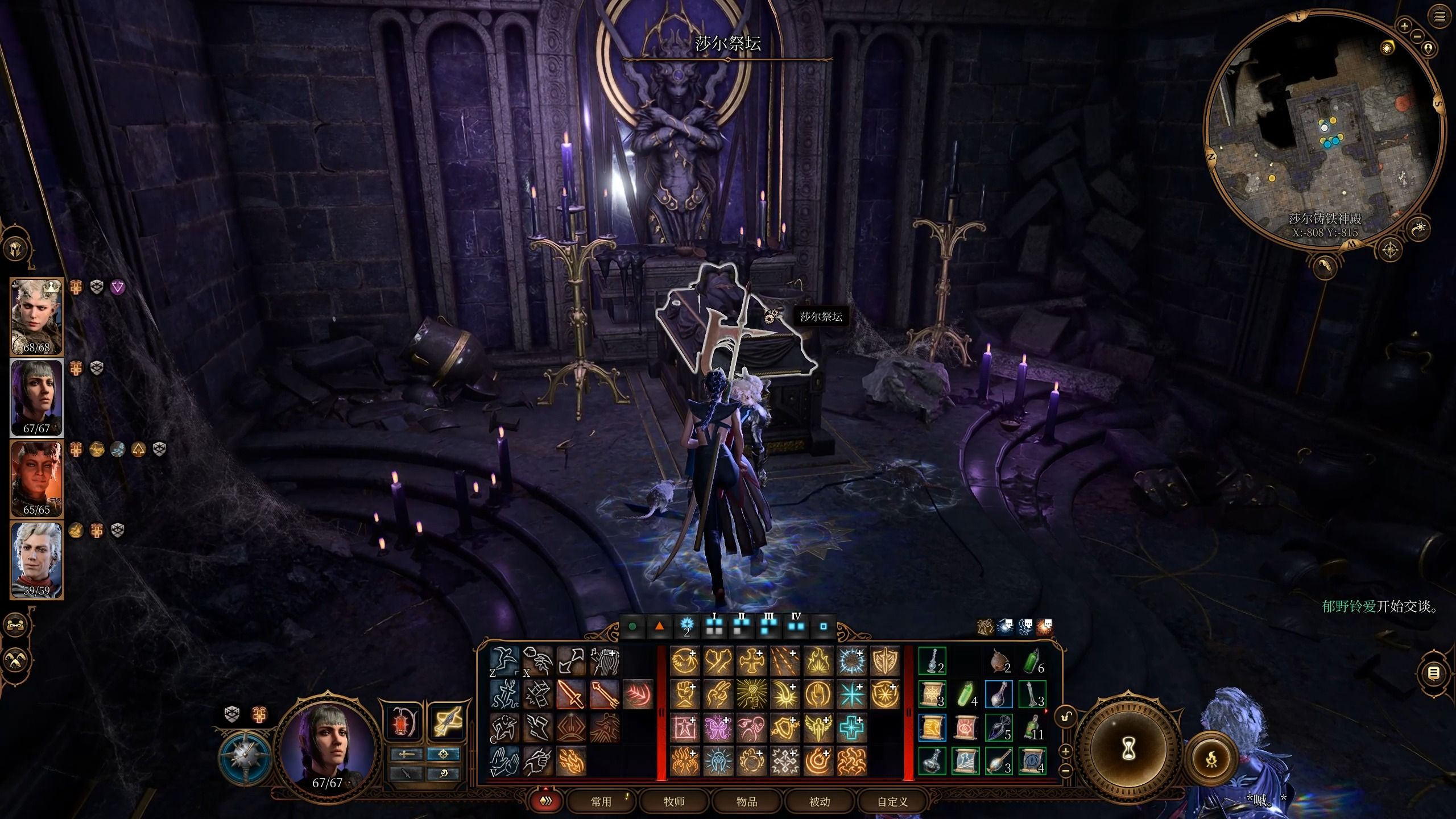Zoom out the minimap with the minus button

tap(1417, 36)
